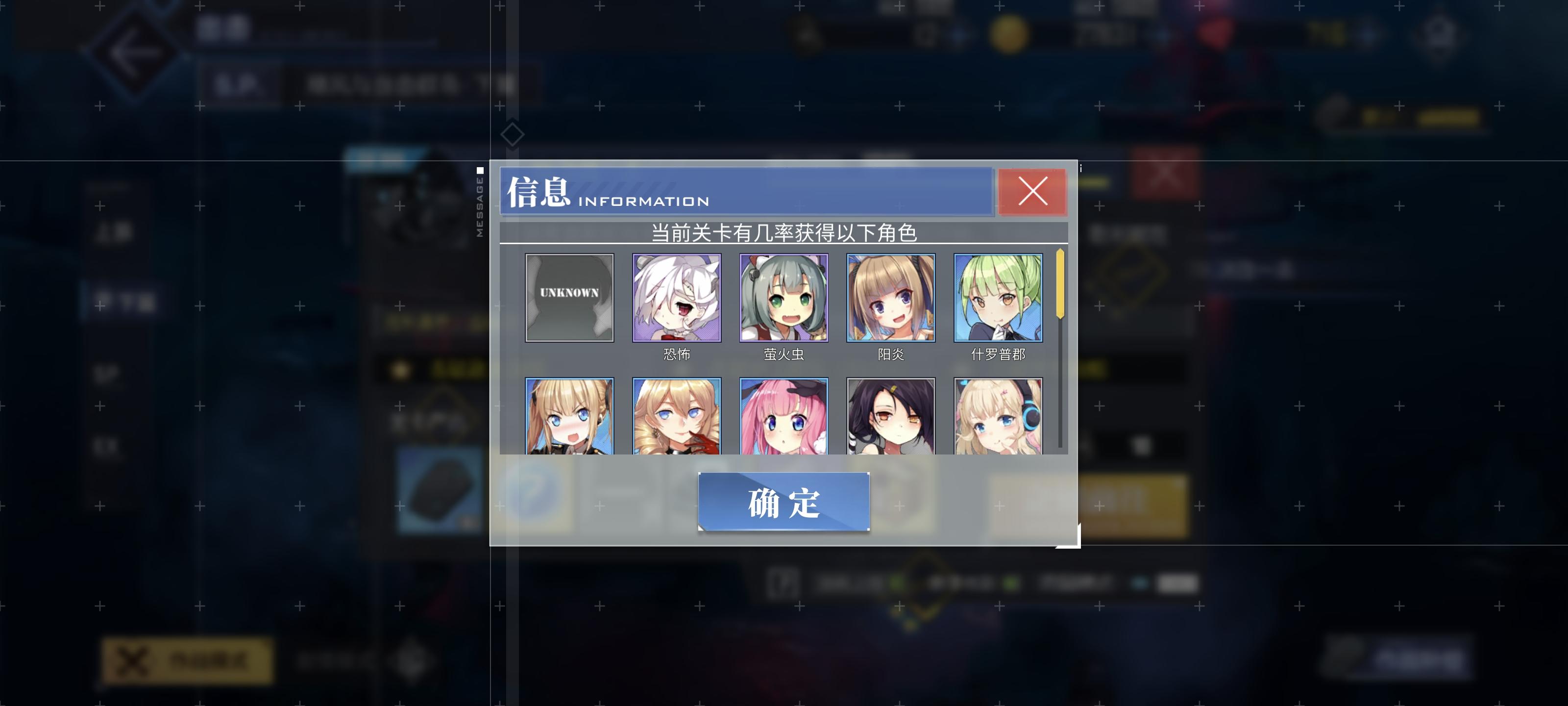Click the blonde character wearing headphones

(998, 420)
